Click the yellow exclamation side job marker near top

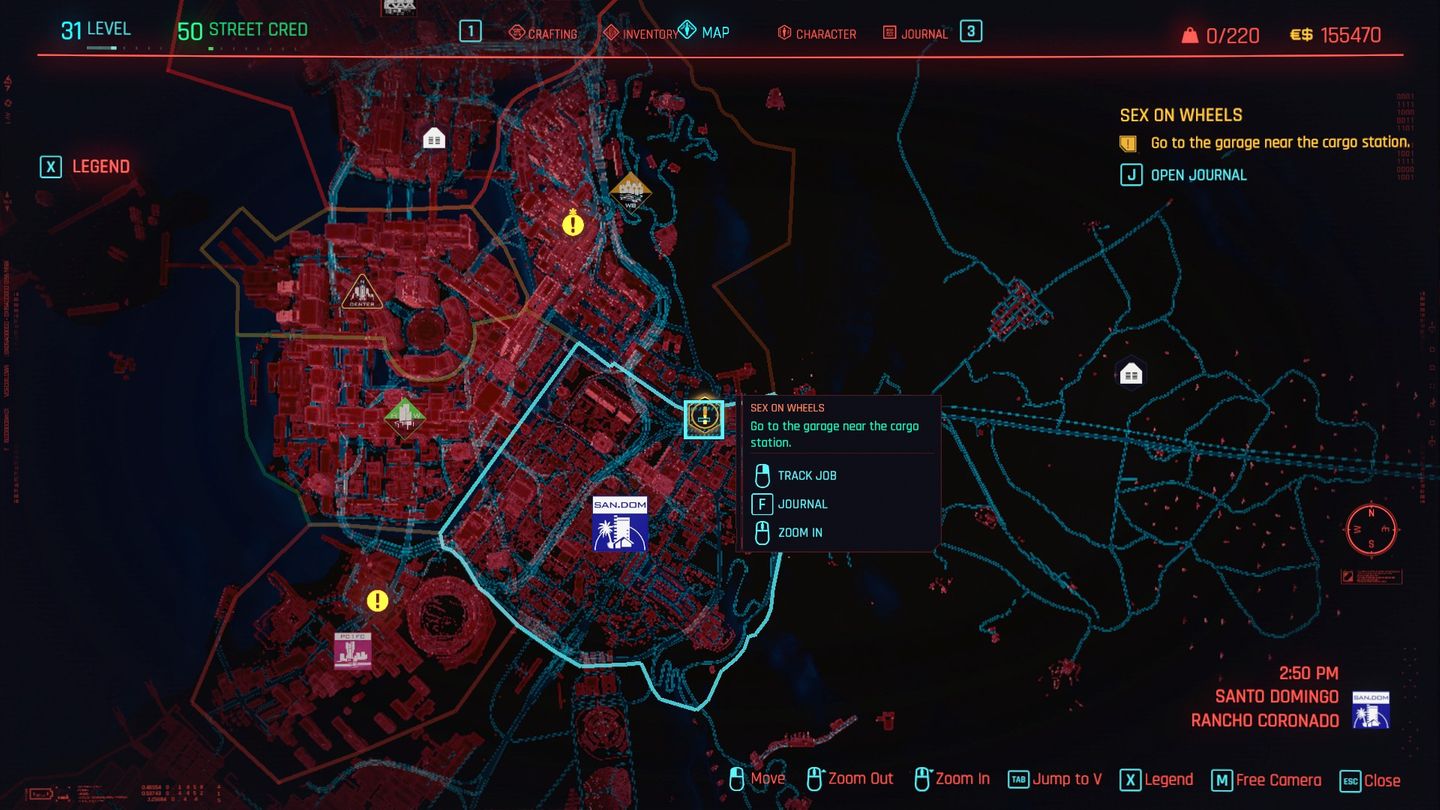572,224
